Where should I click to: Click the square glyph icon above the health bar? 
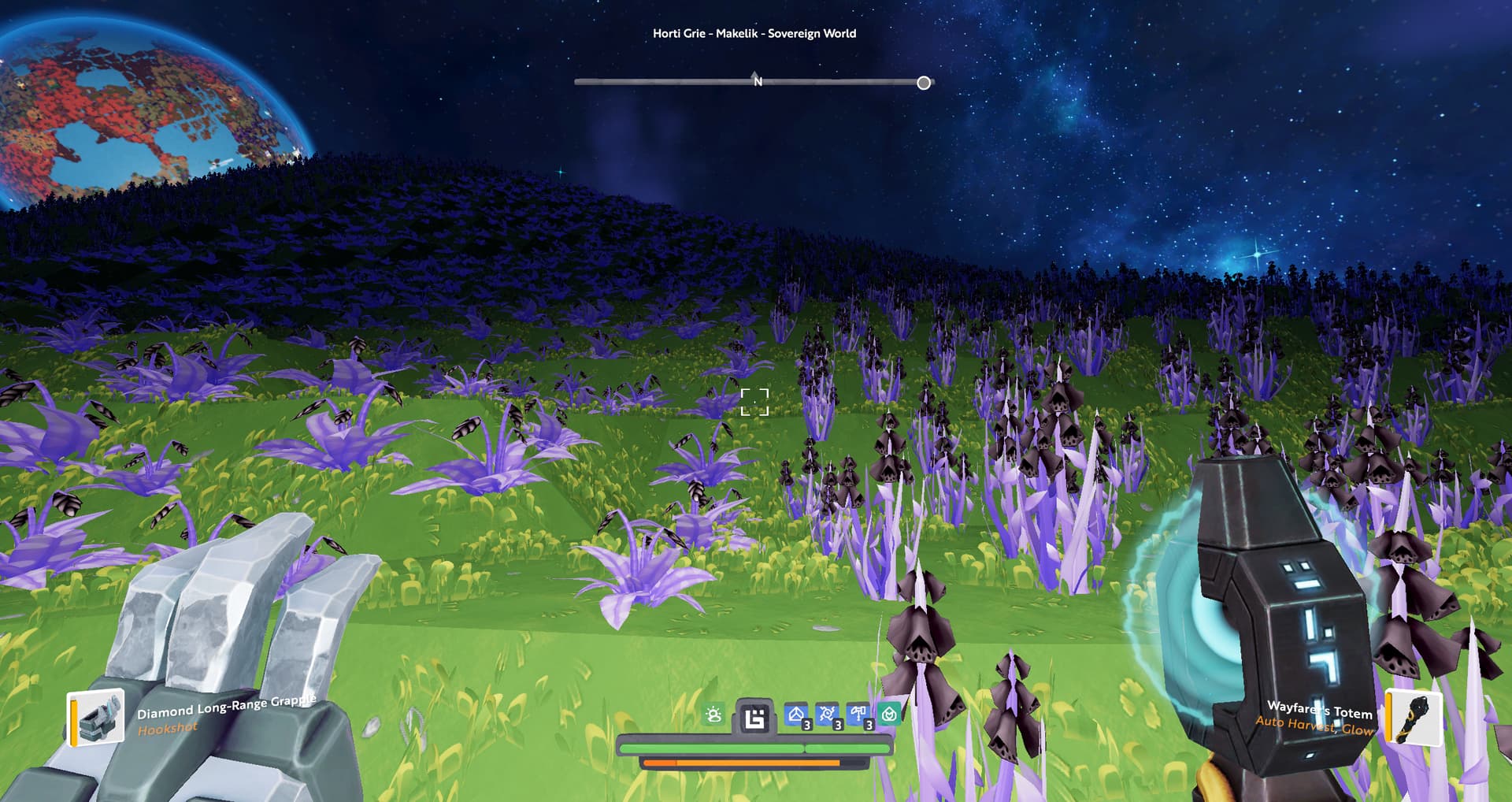[754, 718]
